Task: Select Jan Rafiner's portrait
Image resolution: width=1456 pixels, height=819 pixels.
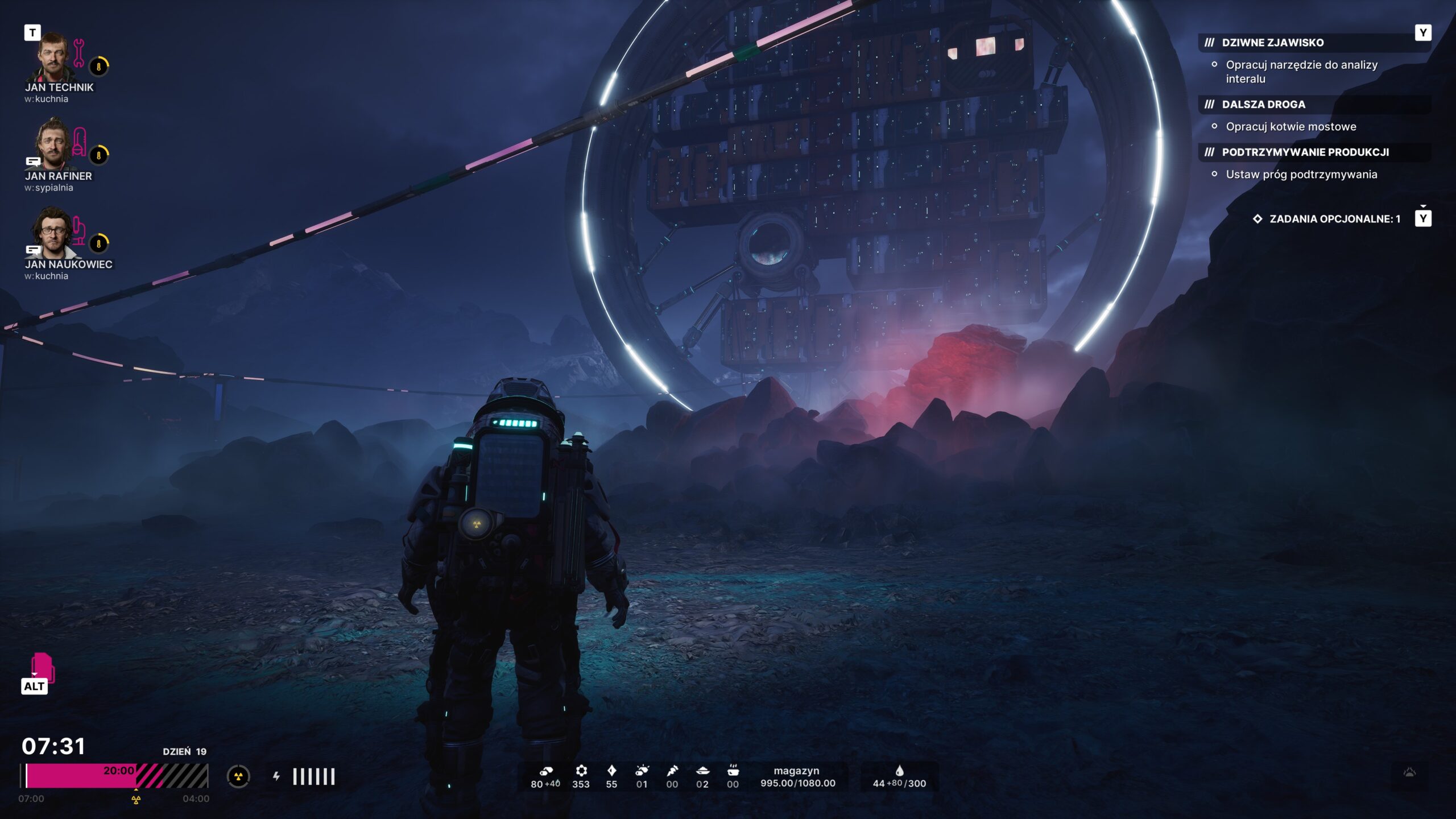Action: coord(53,144)
